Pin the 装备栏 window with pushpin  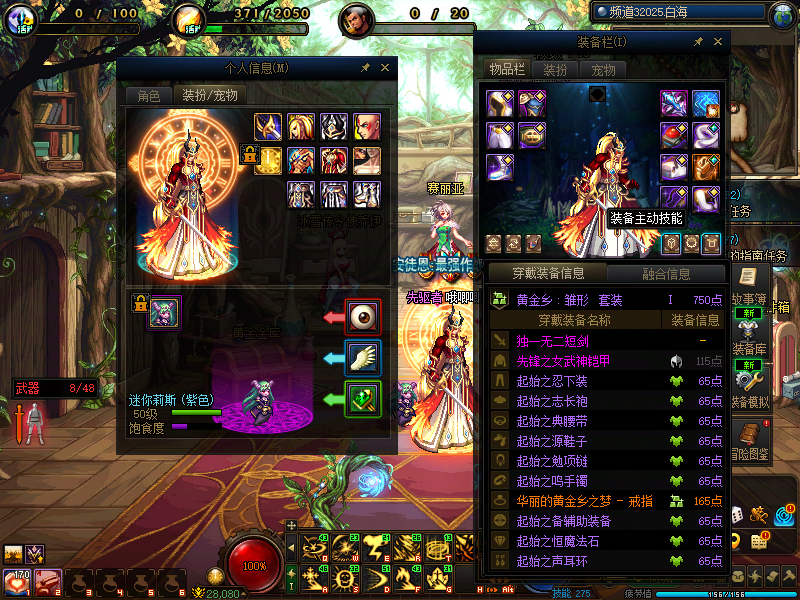[x=698, y=42]
